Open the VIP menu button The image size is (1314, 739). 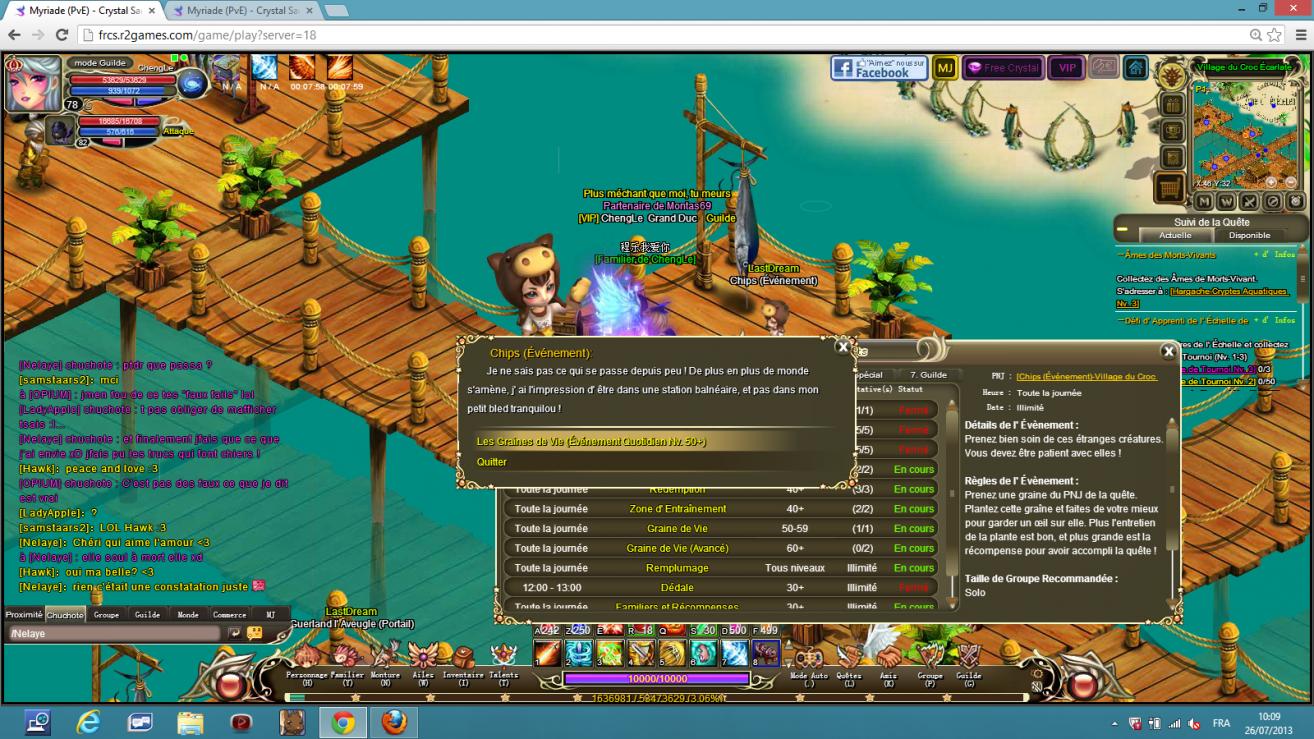point(1067,68)
